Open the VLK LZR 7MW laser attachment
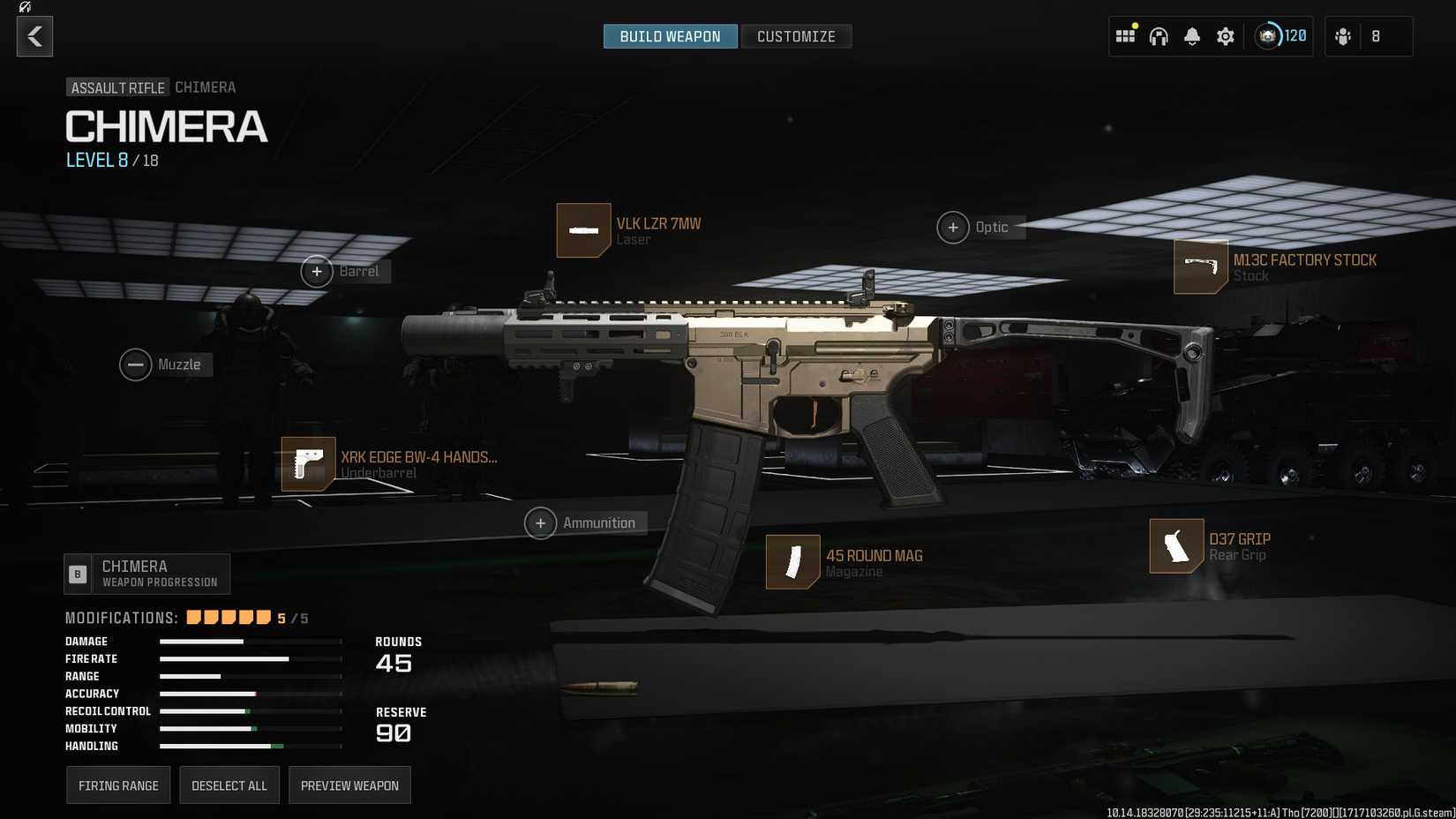Viewport: 1456px width, 819px height. [583, 230]
